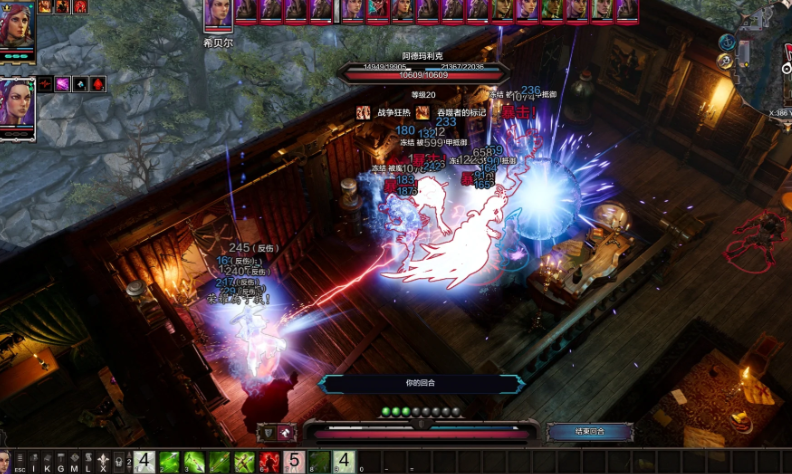
Task: Click the Mark of the Devourer status icon
Action: [423, 113]
